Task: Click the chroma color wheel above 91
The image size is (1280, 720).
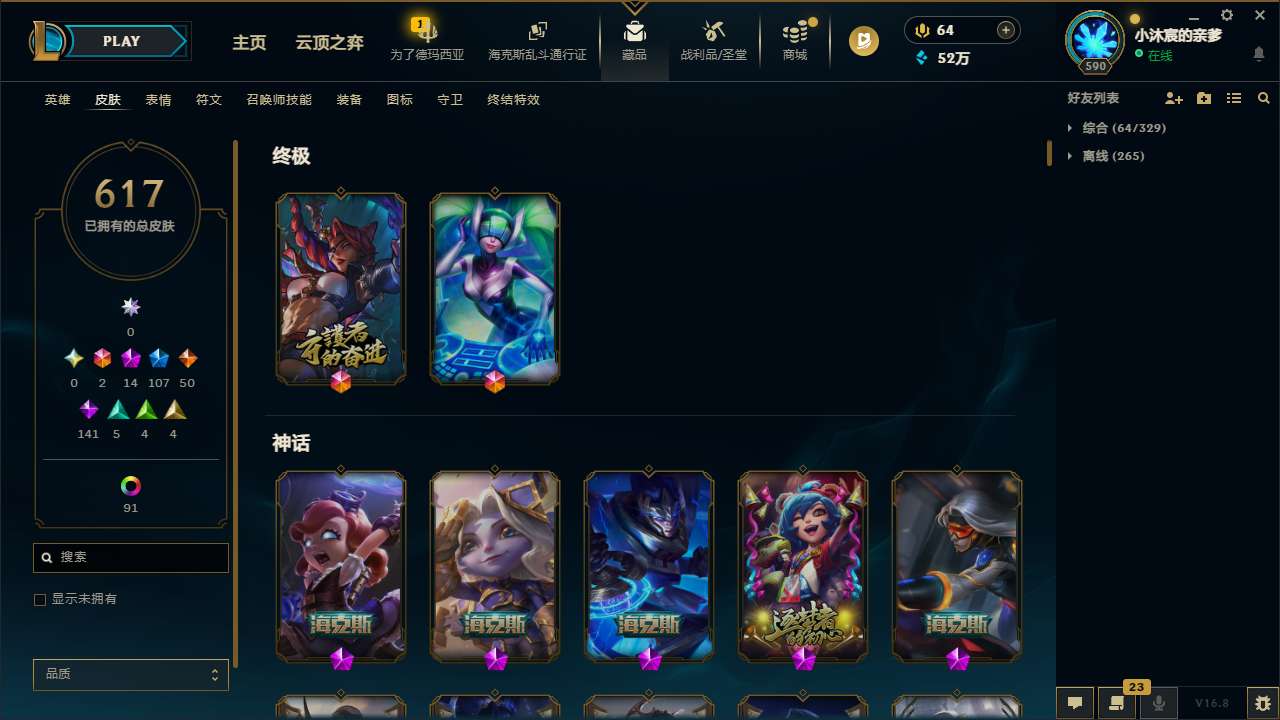Action: click(x=130, y=487)
